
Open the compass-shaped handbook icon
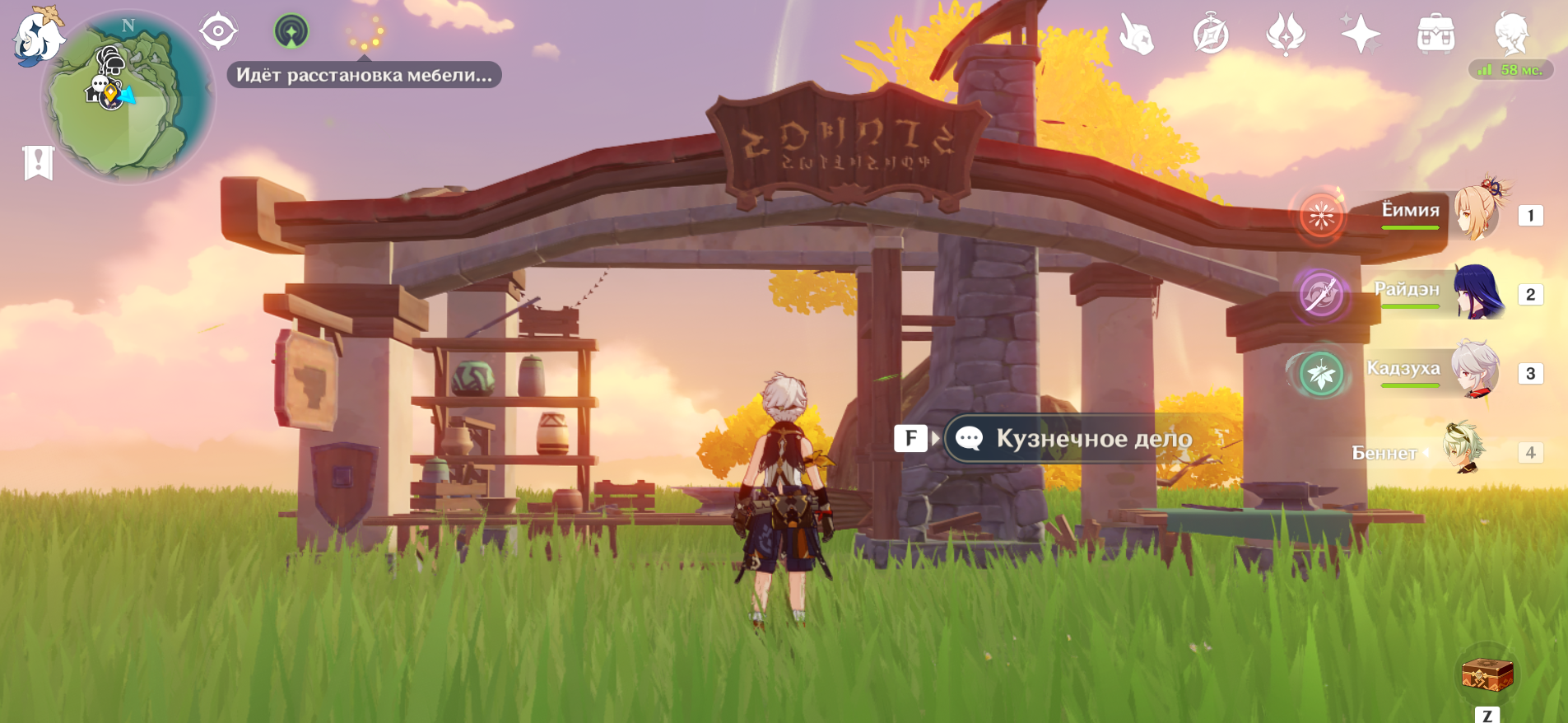pos(1211,35)
